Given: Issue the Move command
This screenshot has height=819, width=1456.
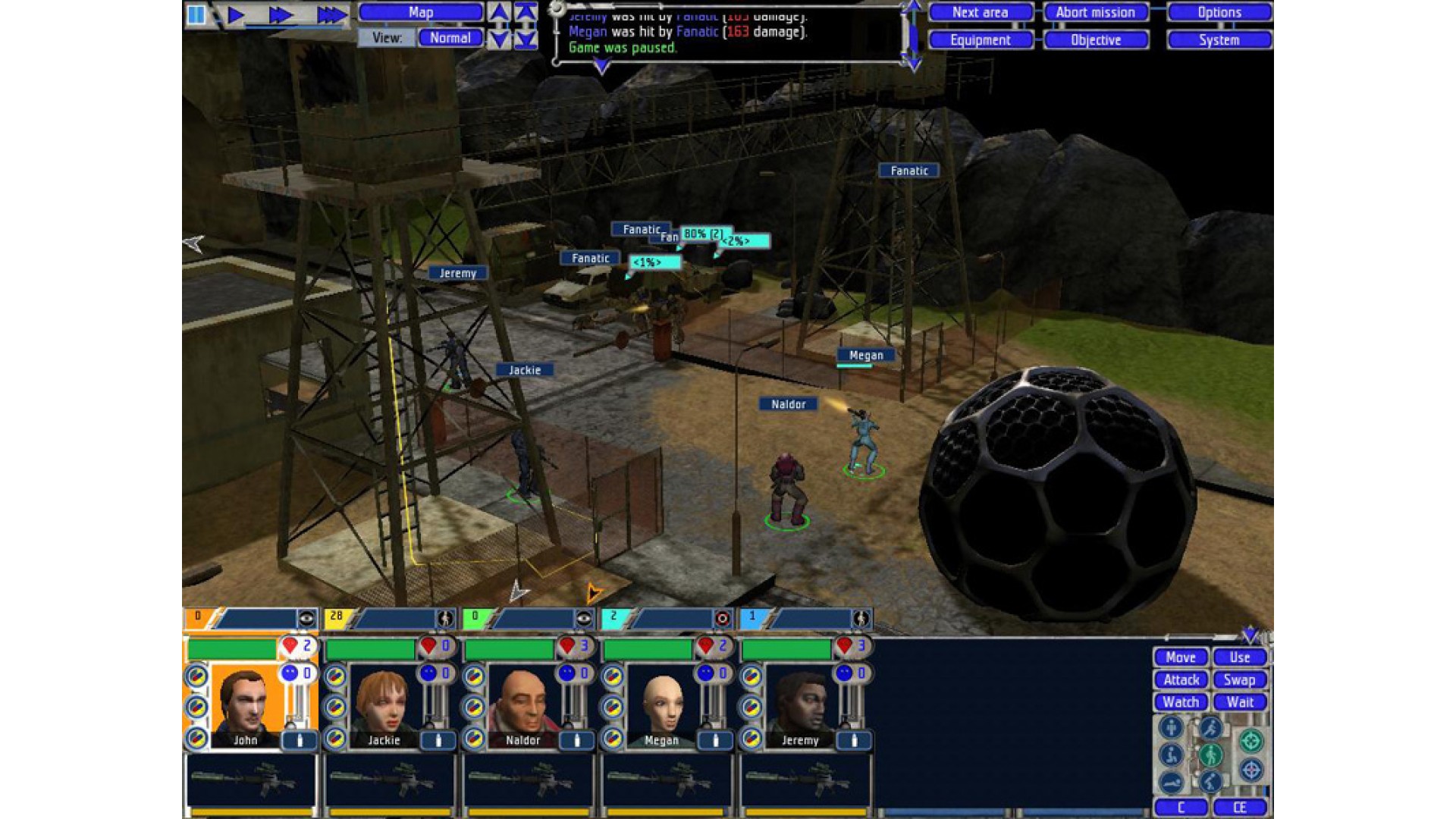Looking at the screenshot, I should (x=1181, y=657).
